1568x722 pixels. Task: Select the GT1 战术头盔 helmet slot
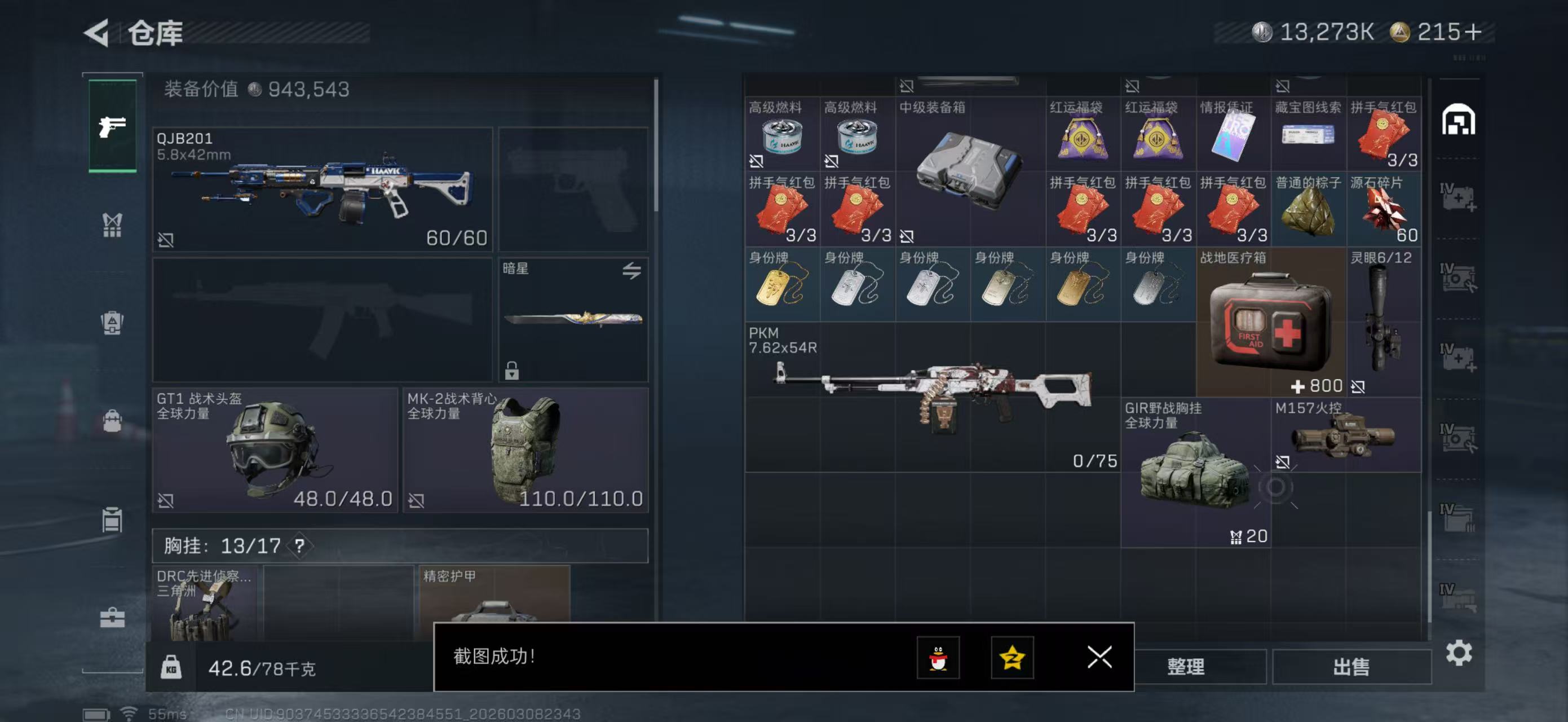pyautogui.click(x=275, y=450)
